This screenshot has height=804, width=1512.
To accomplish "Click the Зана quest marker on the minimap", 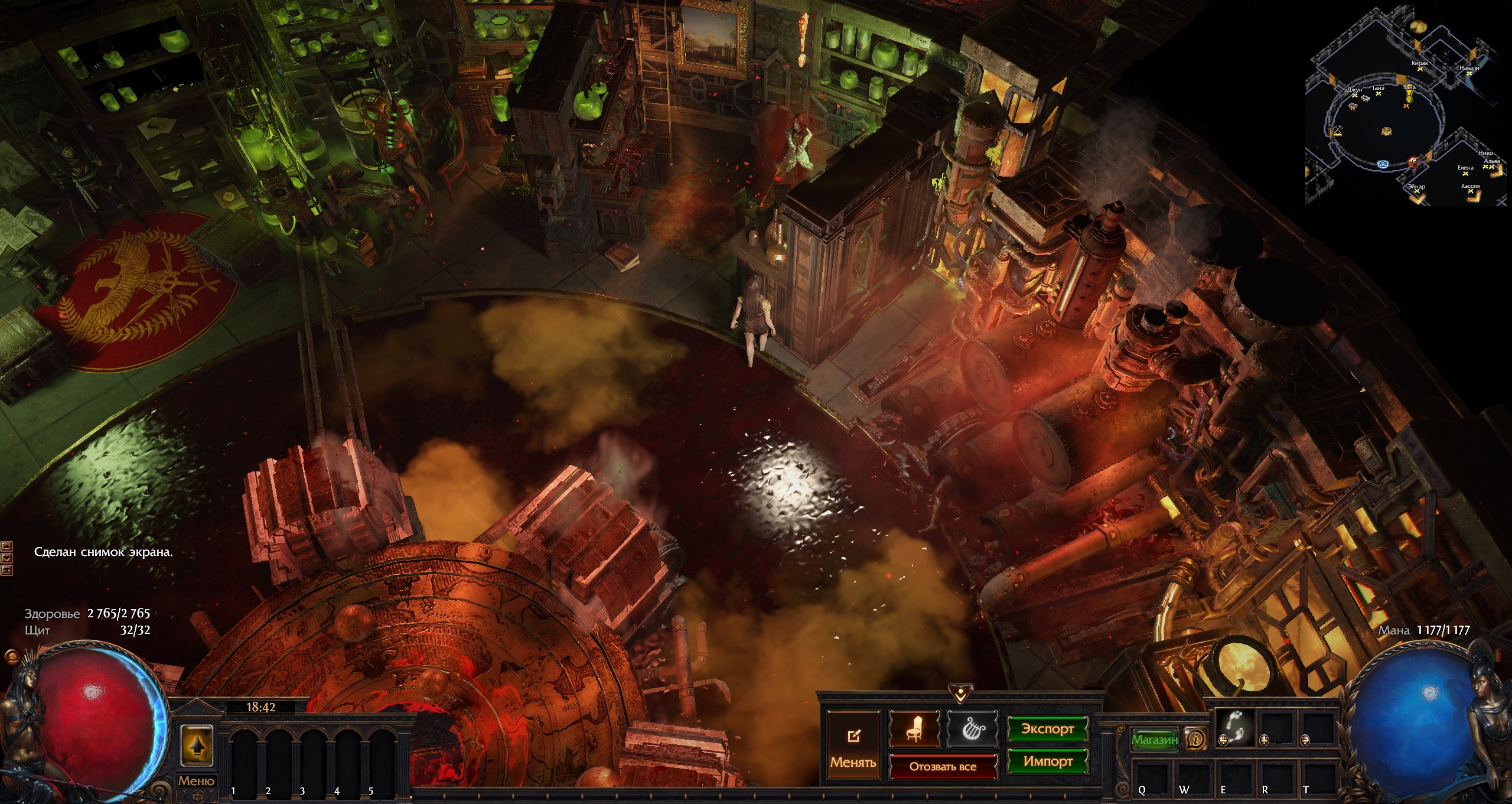I will (x=1409, y=96).
